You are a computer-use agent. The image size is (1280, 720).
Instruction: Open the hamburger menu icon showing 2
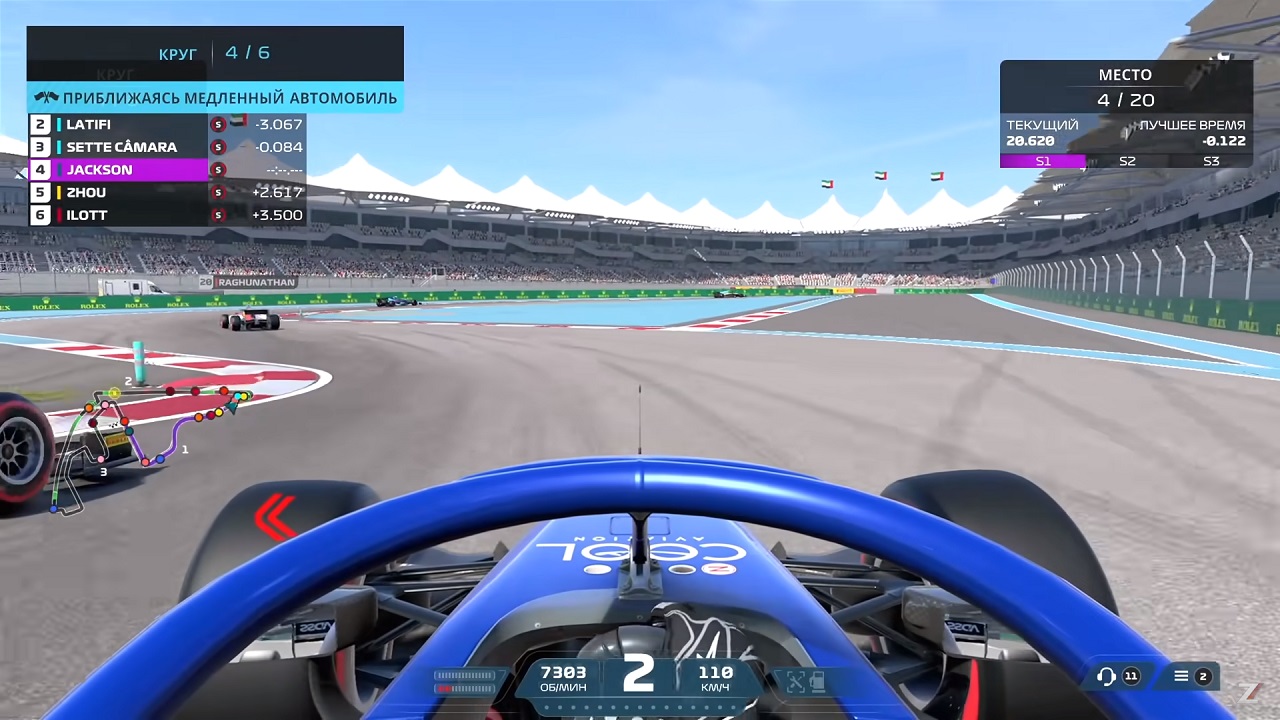(x=1181, y=676)
